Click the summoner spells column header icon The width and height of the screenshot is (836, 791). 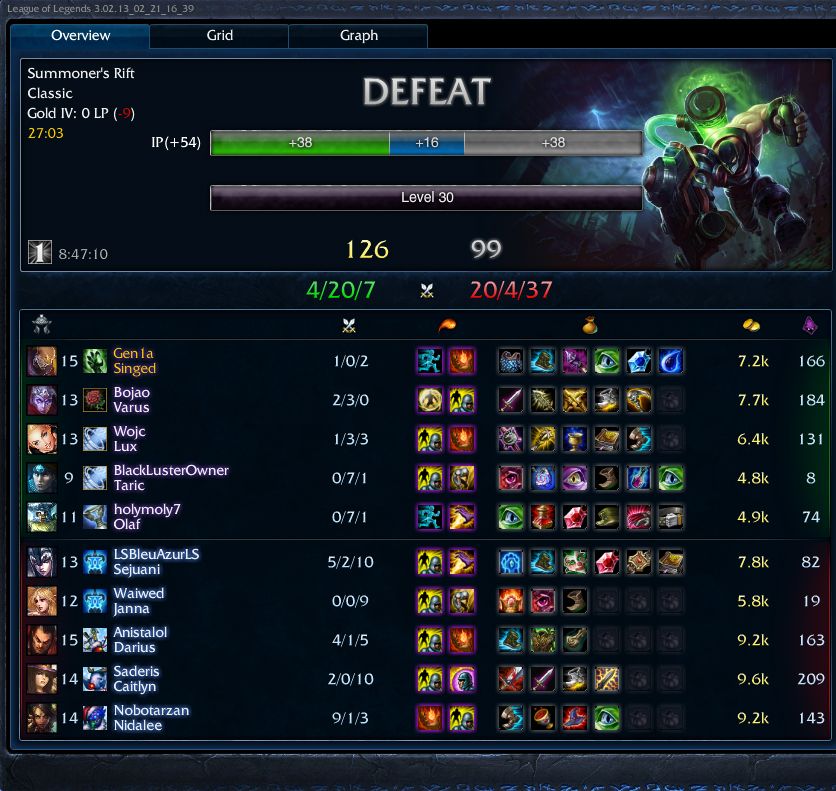pos(445,324)
